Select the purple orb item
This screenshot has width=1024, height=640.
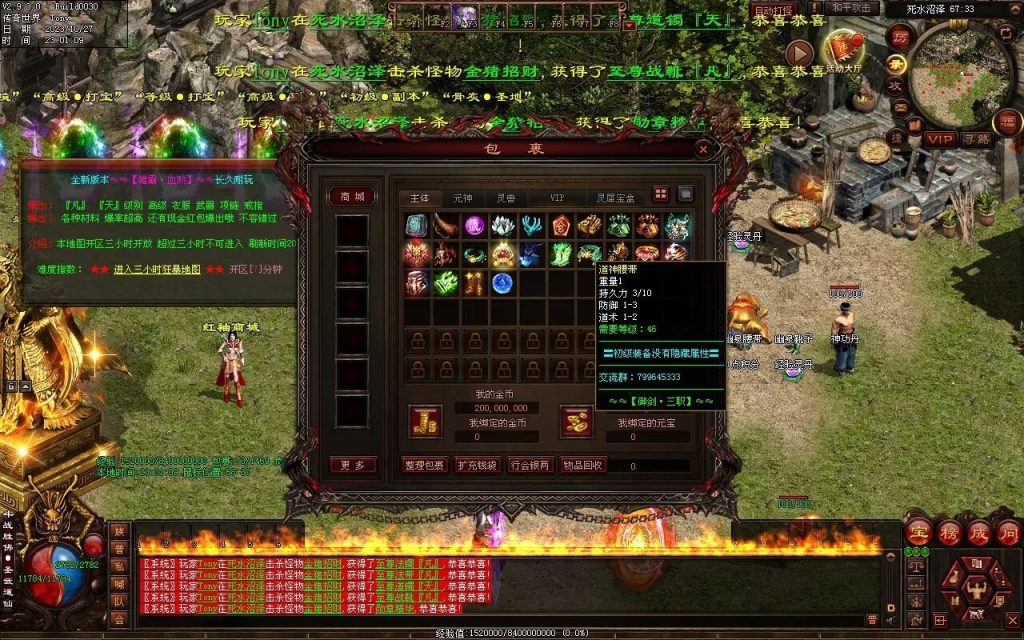pos(474,226)
